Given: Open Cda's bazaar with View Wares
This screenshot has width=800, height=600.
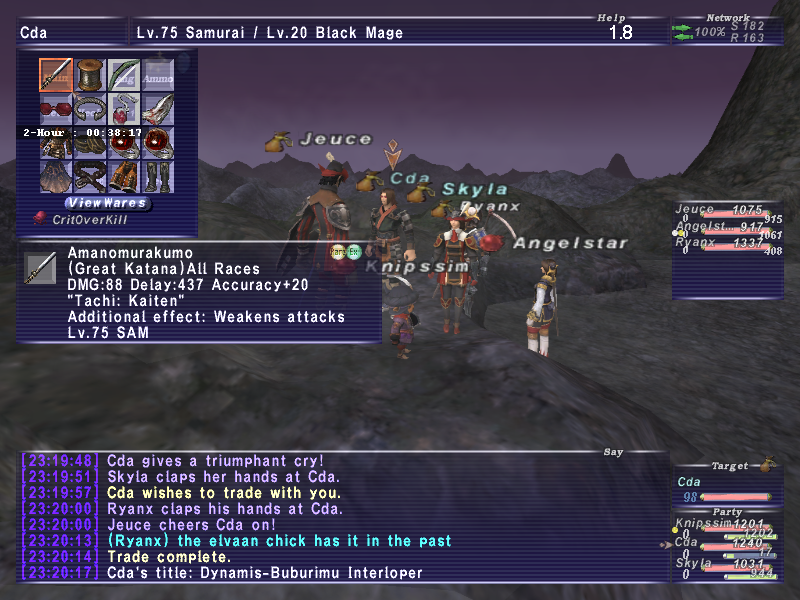Looking at the screenshot, I should [x=107, y=203].
